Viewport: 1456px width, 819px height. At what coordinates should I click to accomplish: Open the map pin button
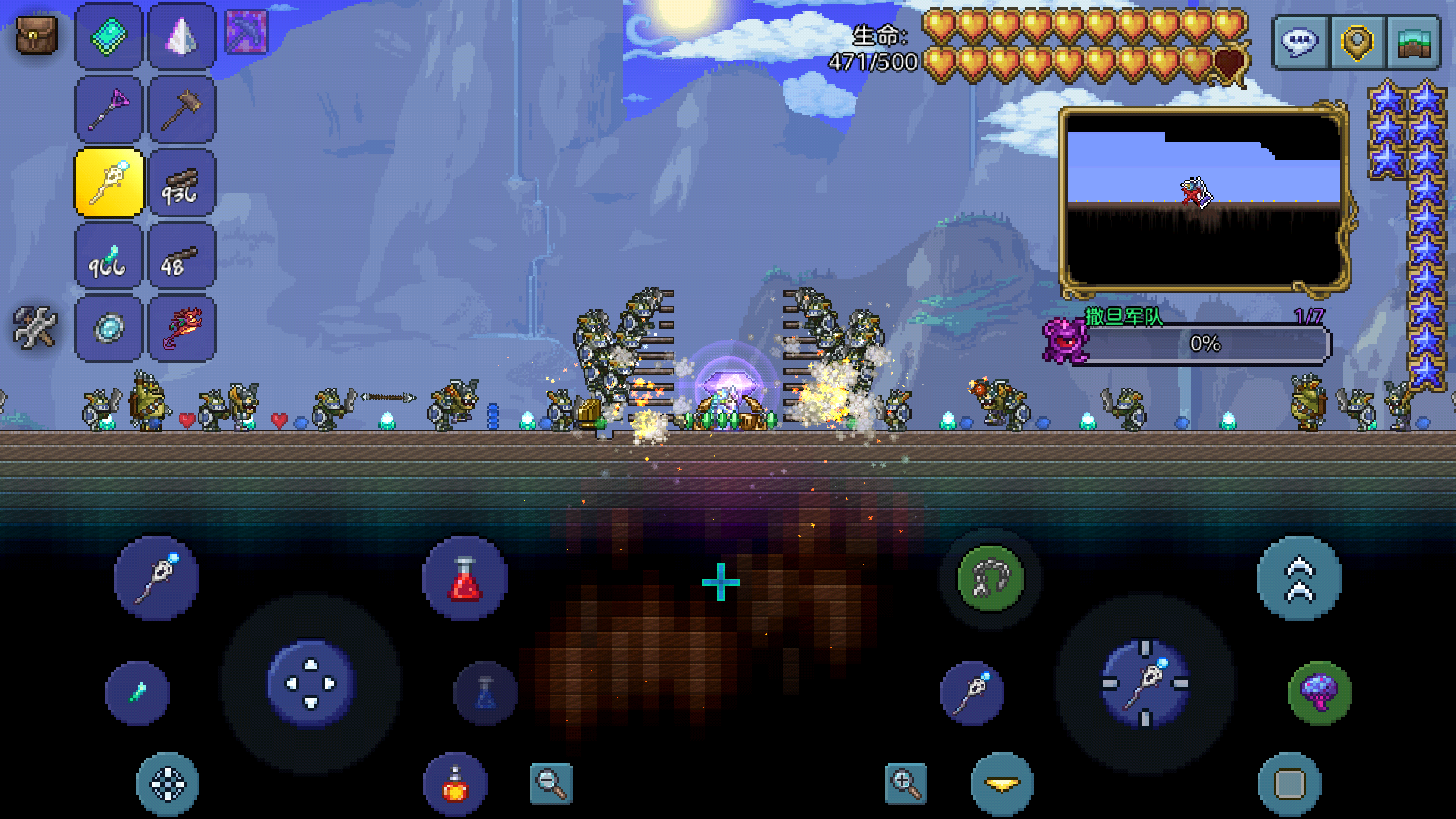(1357, 42)
